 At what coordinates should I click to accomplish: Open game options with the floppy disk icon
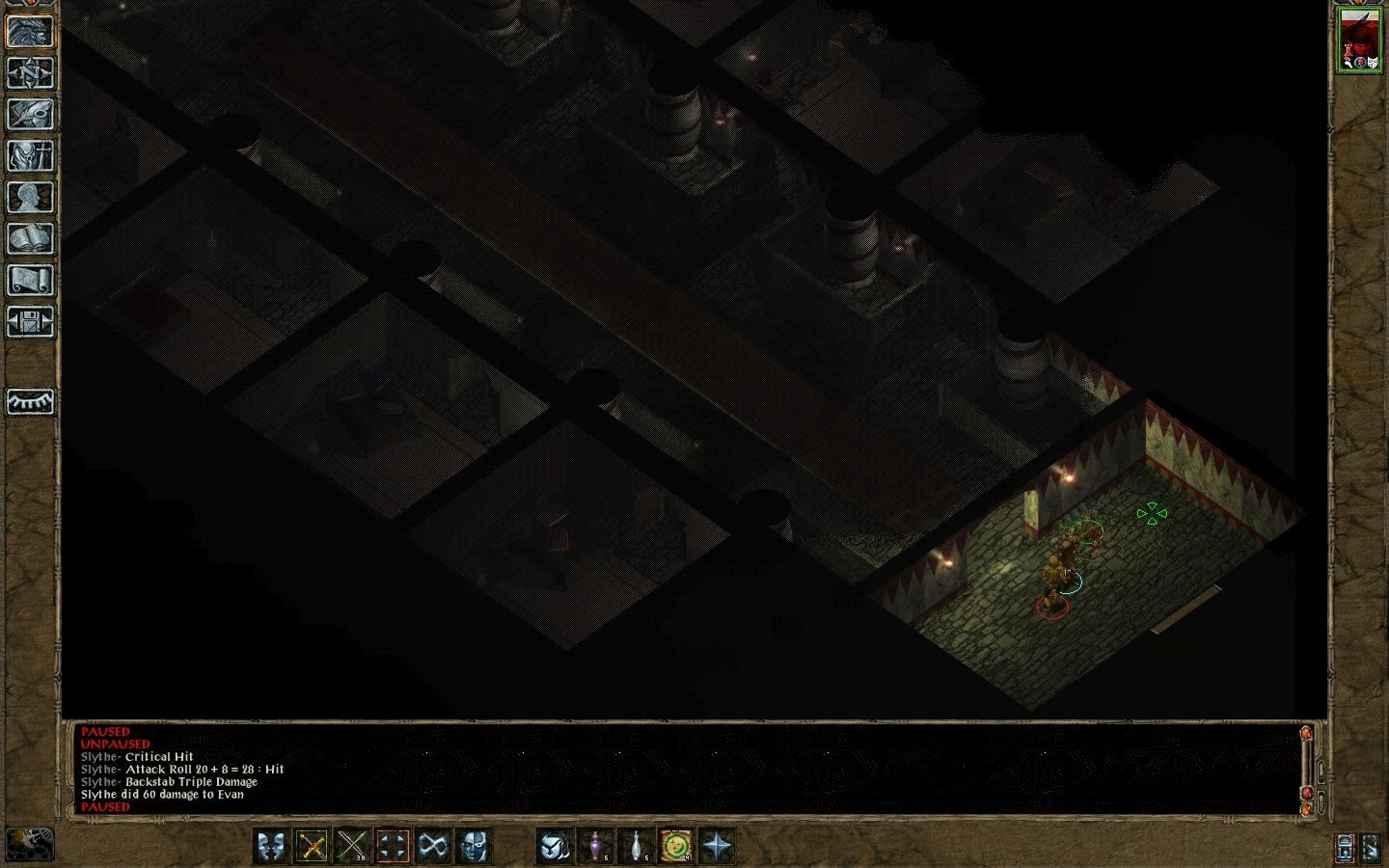[x=30, y=321]
